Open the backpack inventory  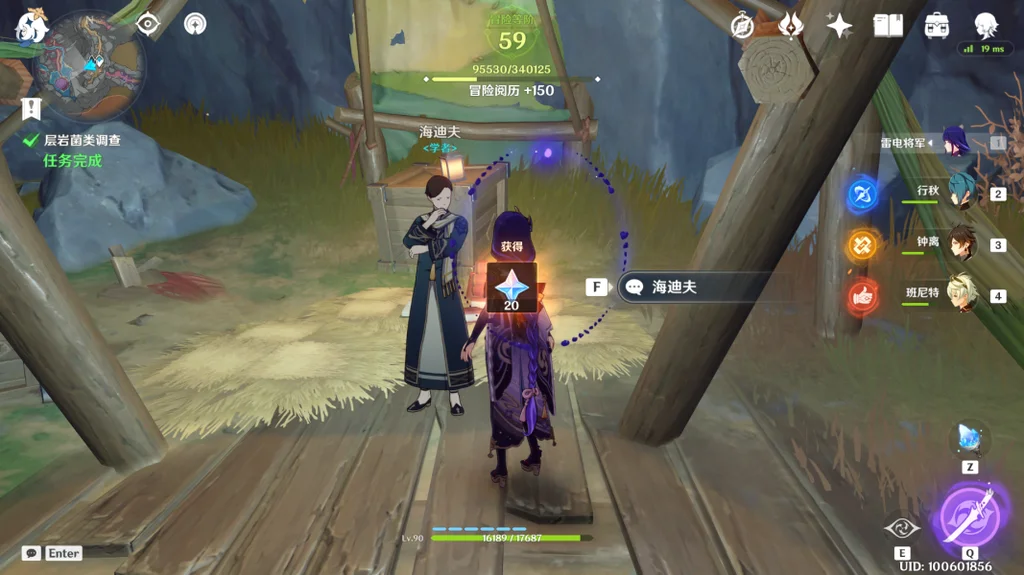(937, 26)
